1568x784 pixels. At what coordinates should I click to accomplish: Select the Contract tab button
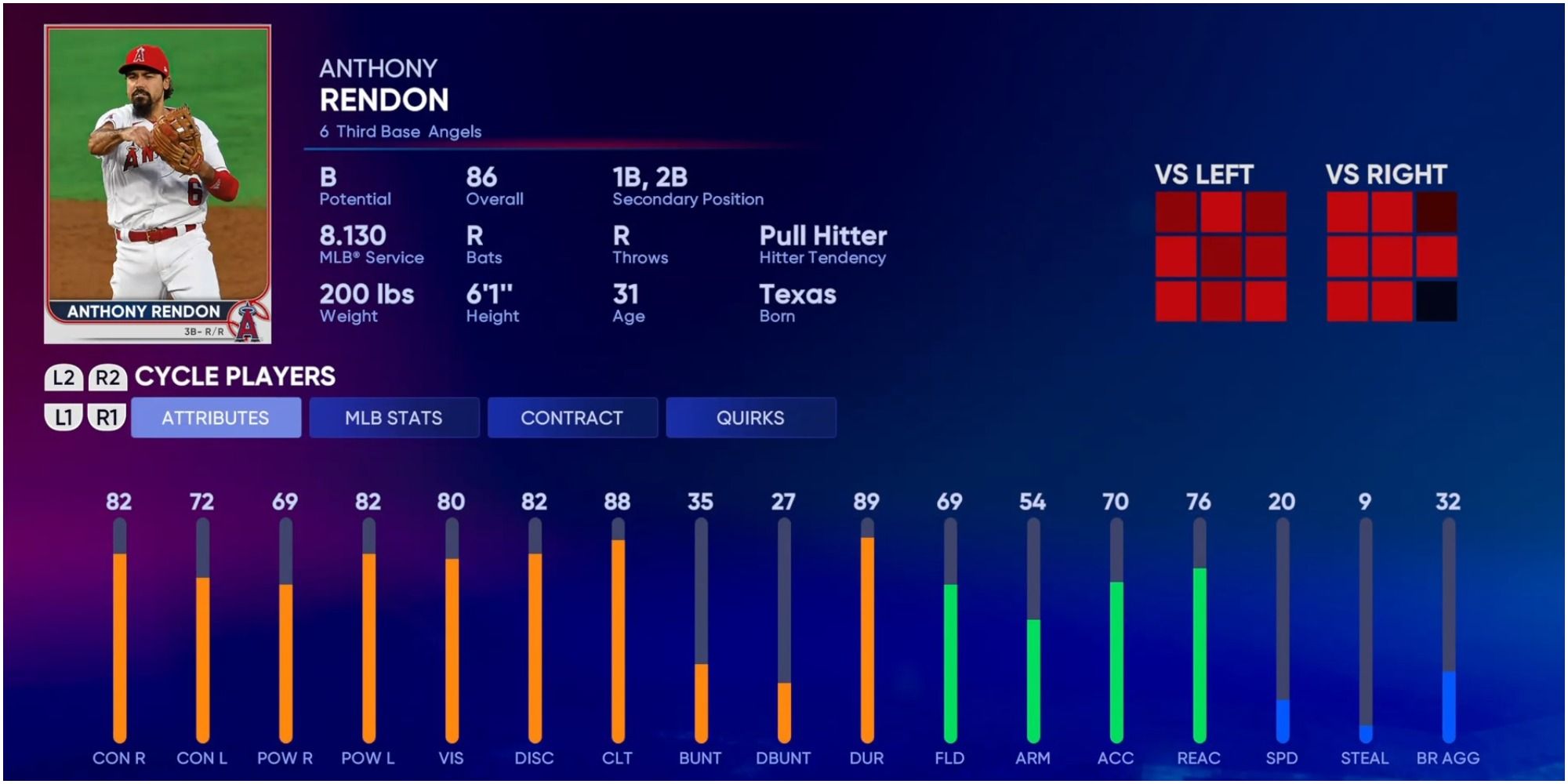click(572, 418)
